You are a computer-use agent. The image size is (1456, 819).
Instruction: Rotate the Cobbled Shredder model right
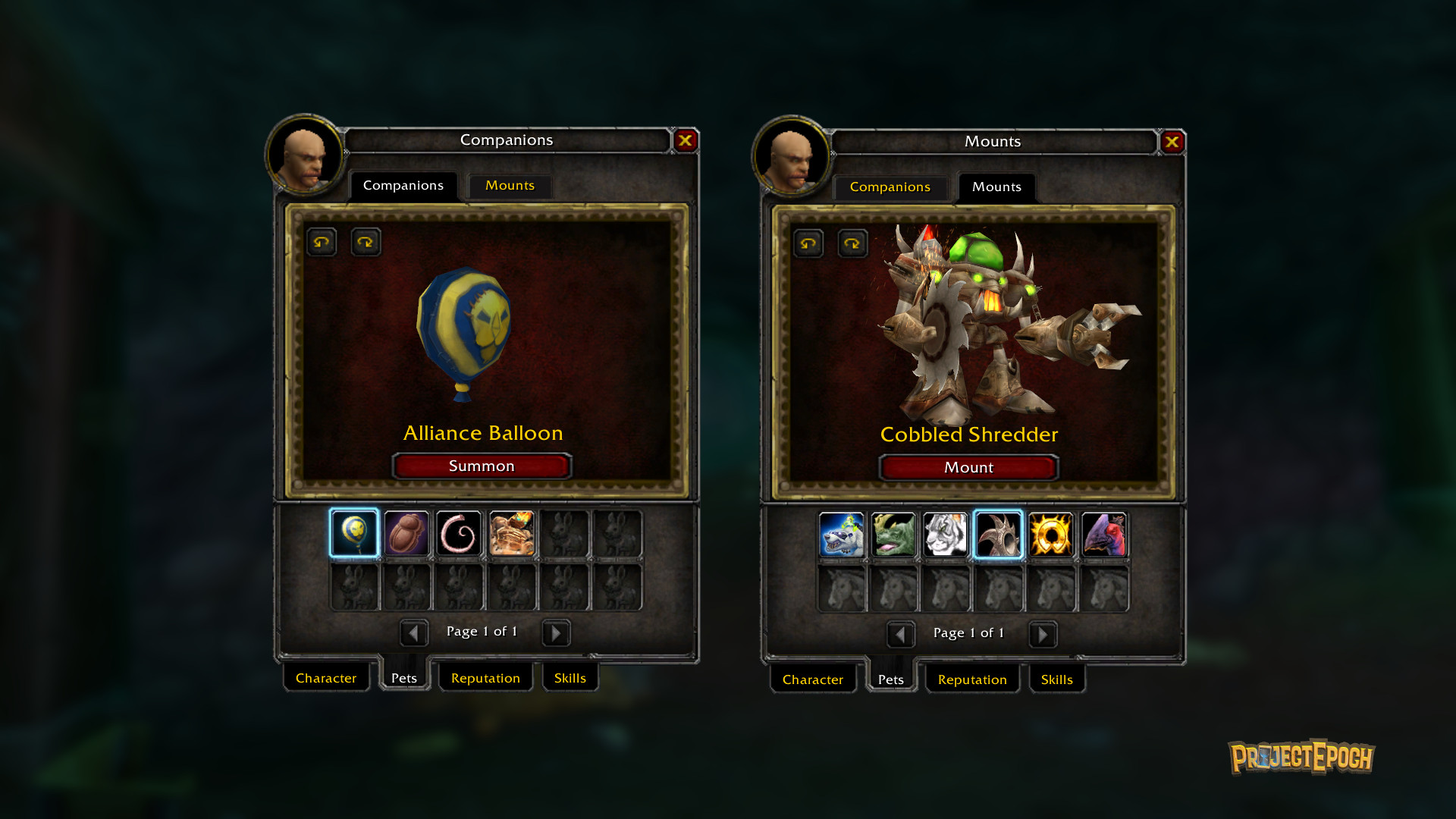coord(852,244)
